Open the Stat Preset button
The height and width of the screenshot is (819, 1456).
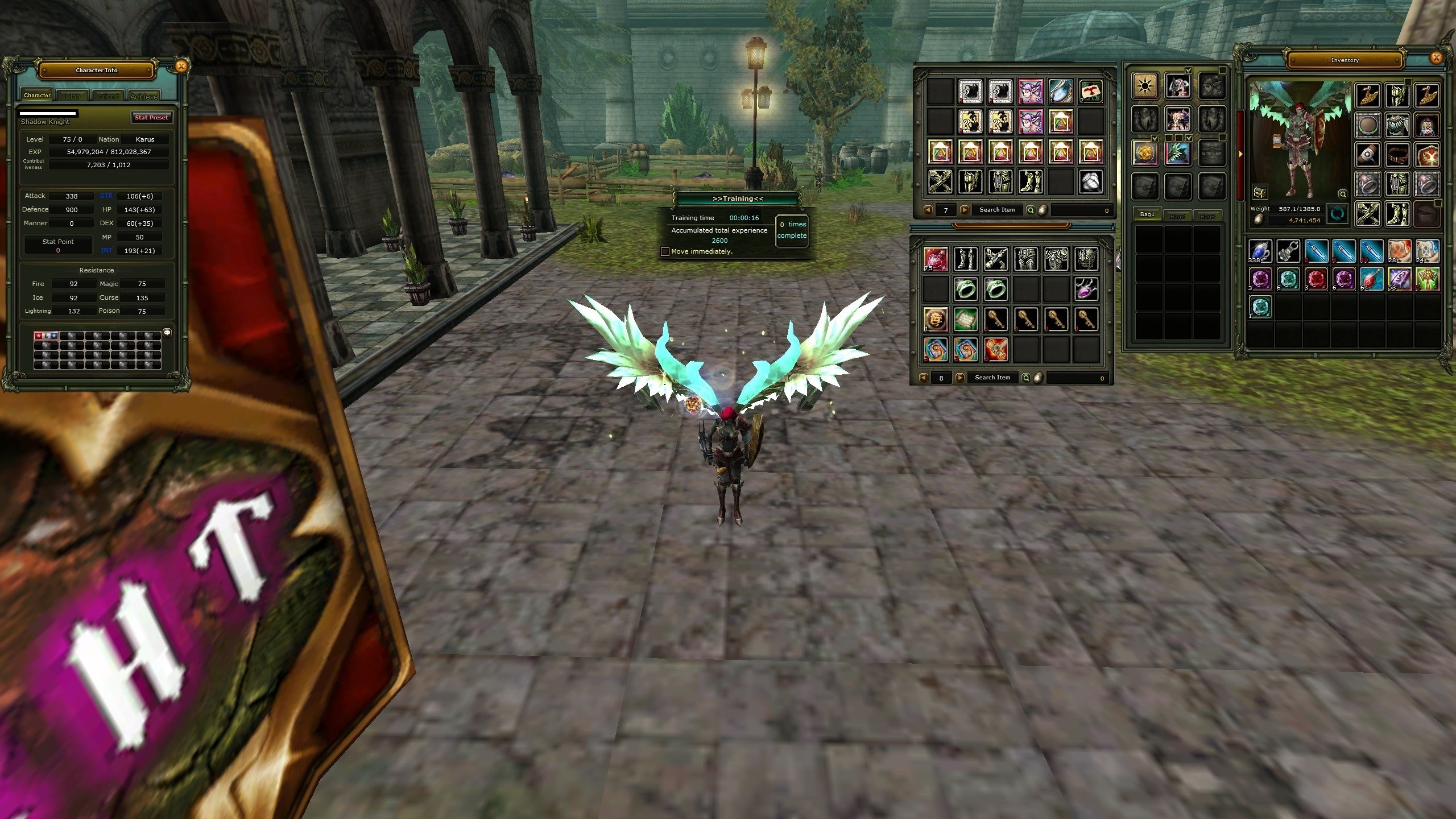tap(151, 117)
